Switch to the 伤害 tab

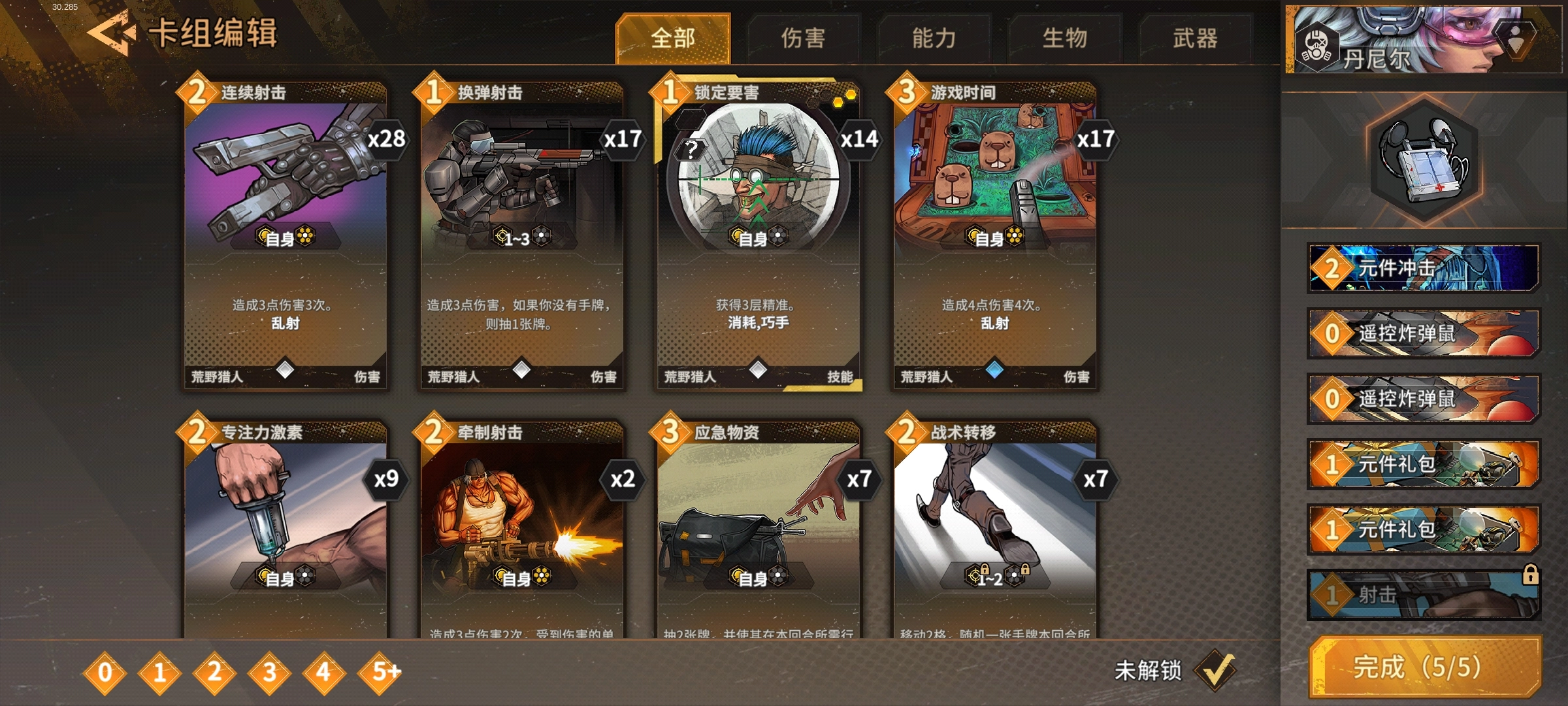(x=804, y=38)
